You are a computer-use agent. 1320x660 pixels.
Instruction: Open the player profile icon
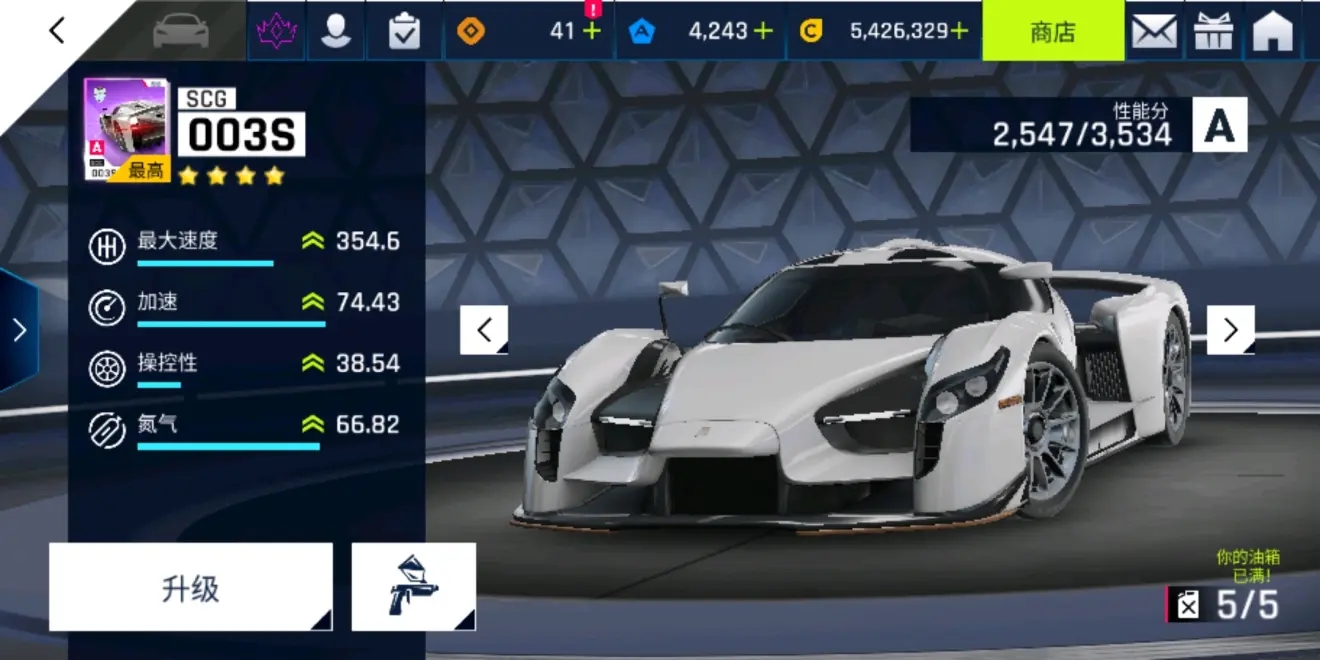tap(336, 31)
